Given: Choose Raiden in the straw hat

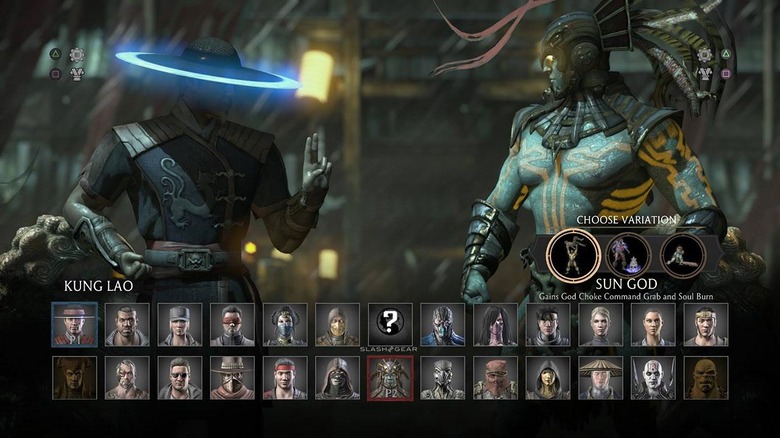Looking at the screenshot, I should pos(600,378).
